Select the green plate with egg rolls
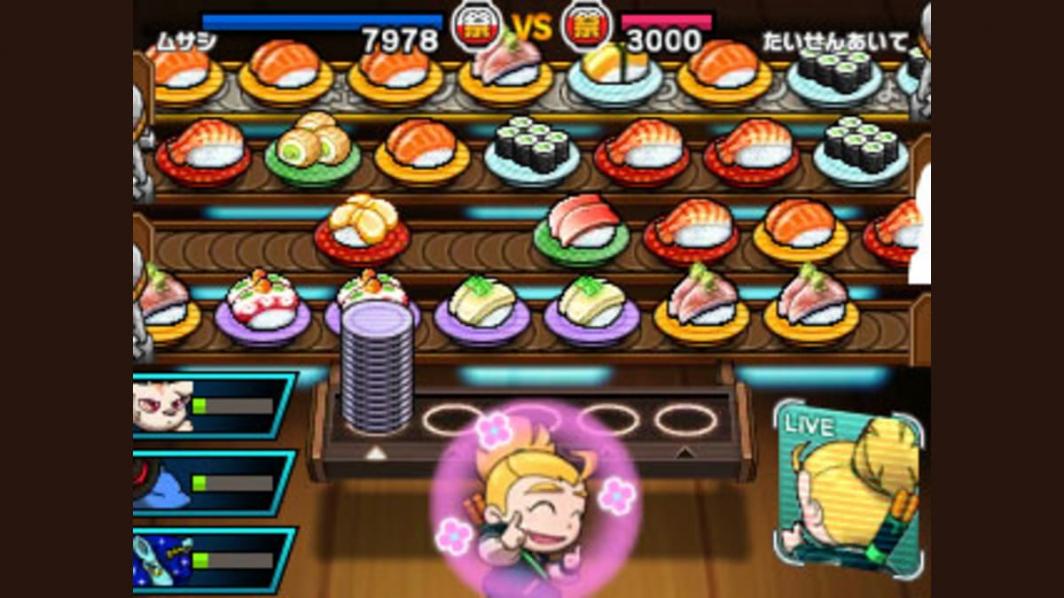1064x598 pixels. point(312,152)
